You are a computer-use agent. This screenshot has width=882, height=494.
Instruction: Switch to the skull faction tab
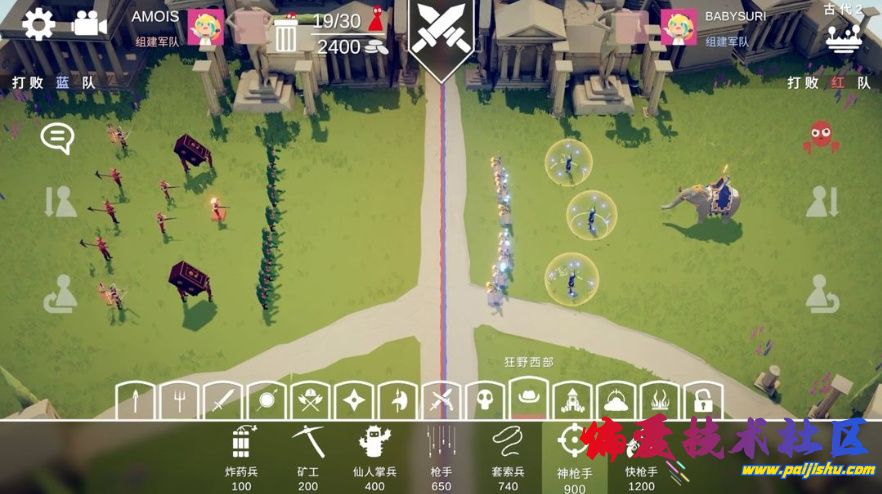(482, 401)
